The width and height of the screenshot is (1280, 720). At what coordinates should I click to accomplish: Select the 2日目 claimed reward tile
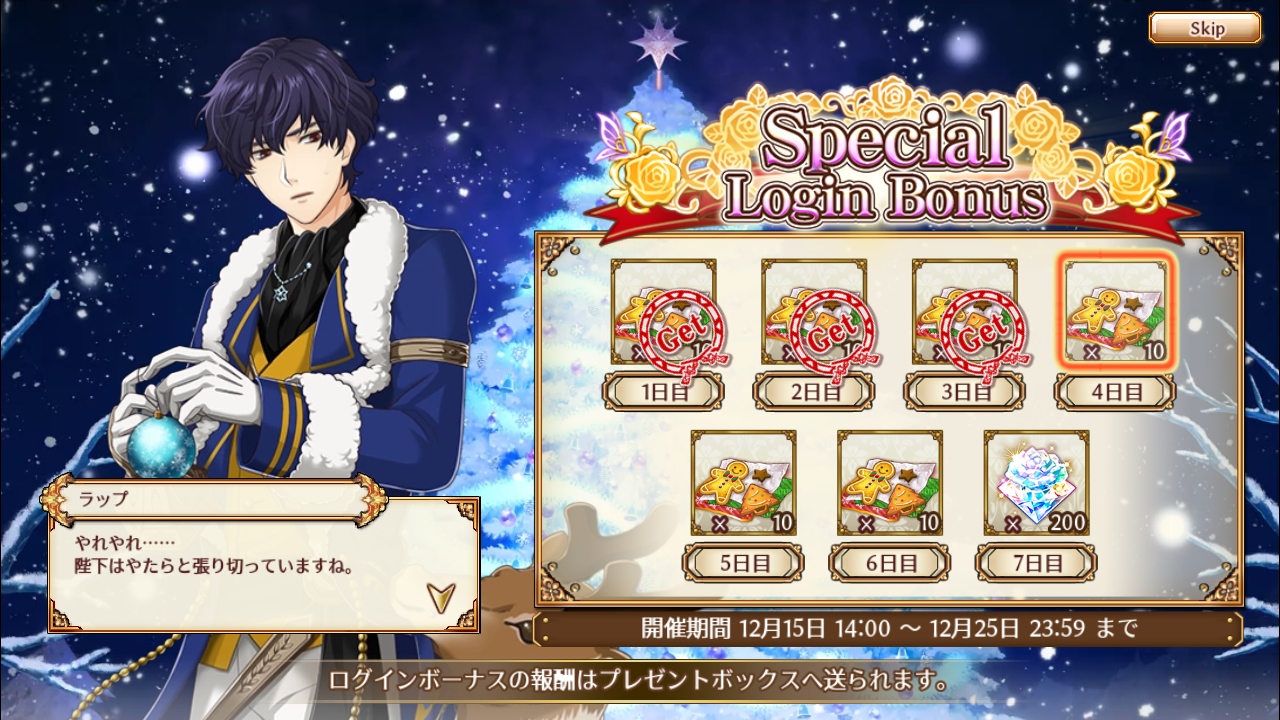814,311
